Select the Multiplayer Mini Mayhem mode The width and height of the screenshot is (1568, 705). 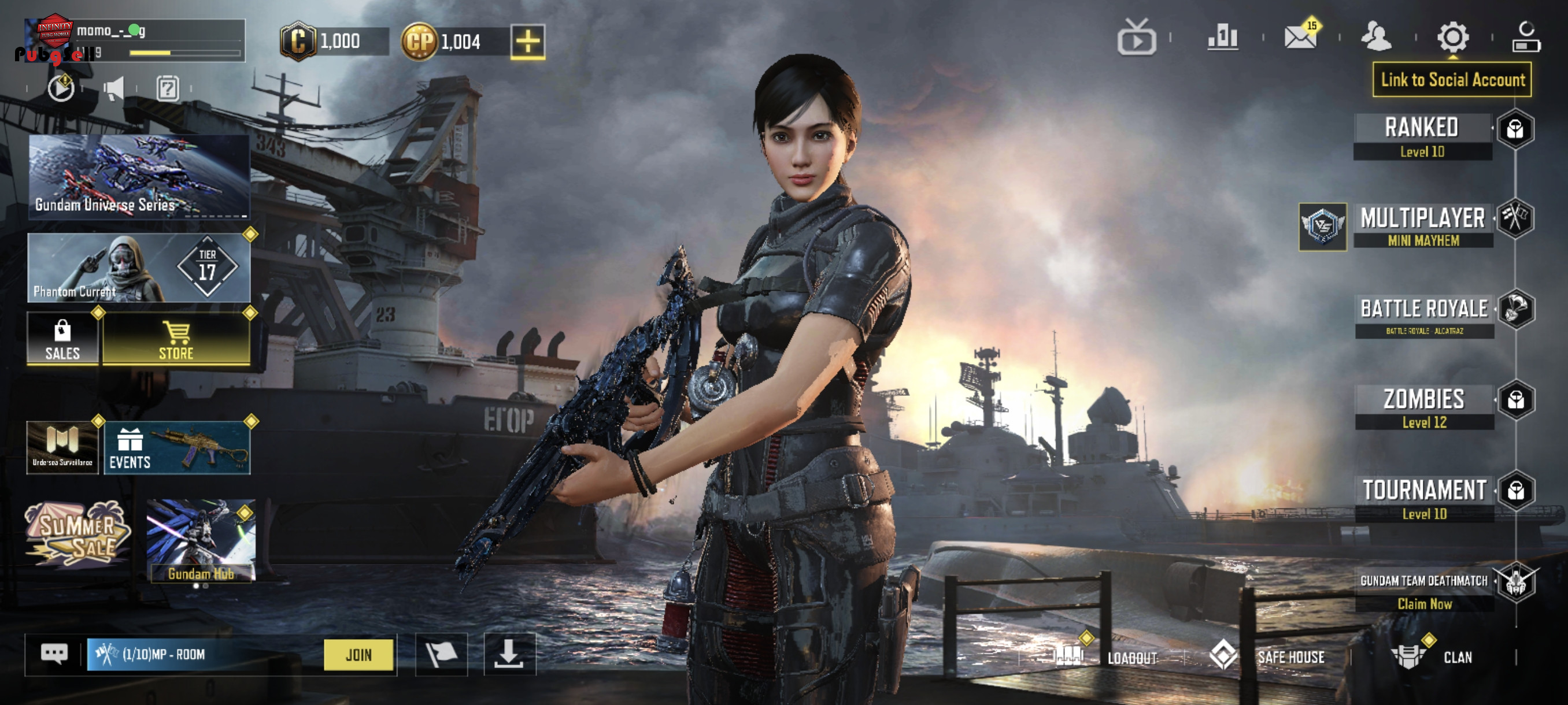click(1422, 226)
